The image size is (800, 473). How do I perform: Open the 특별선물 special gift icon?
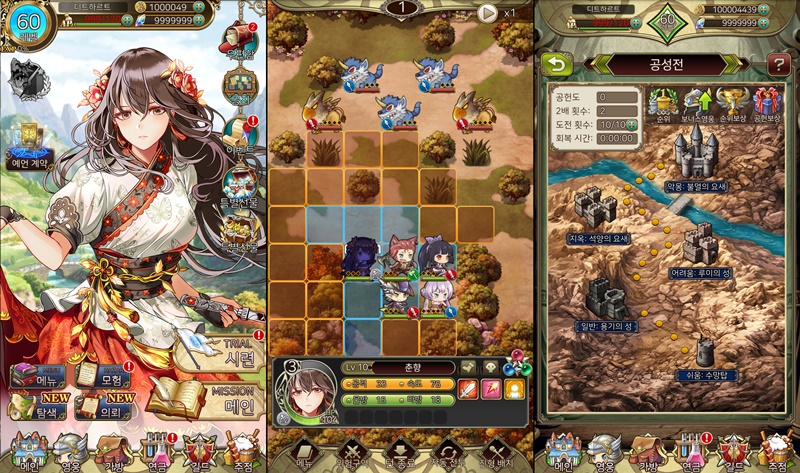coord(240,188)
